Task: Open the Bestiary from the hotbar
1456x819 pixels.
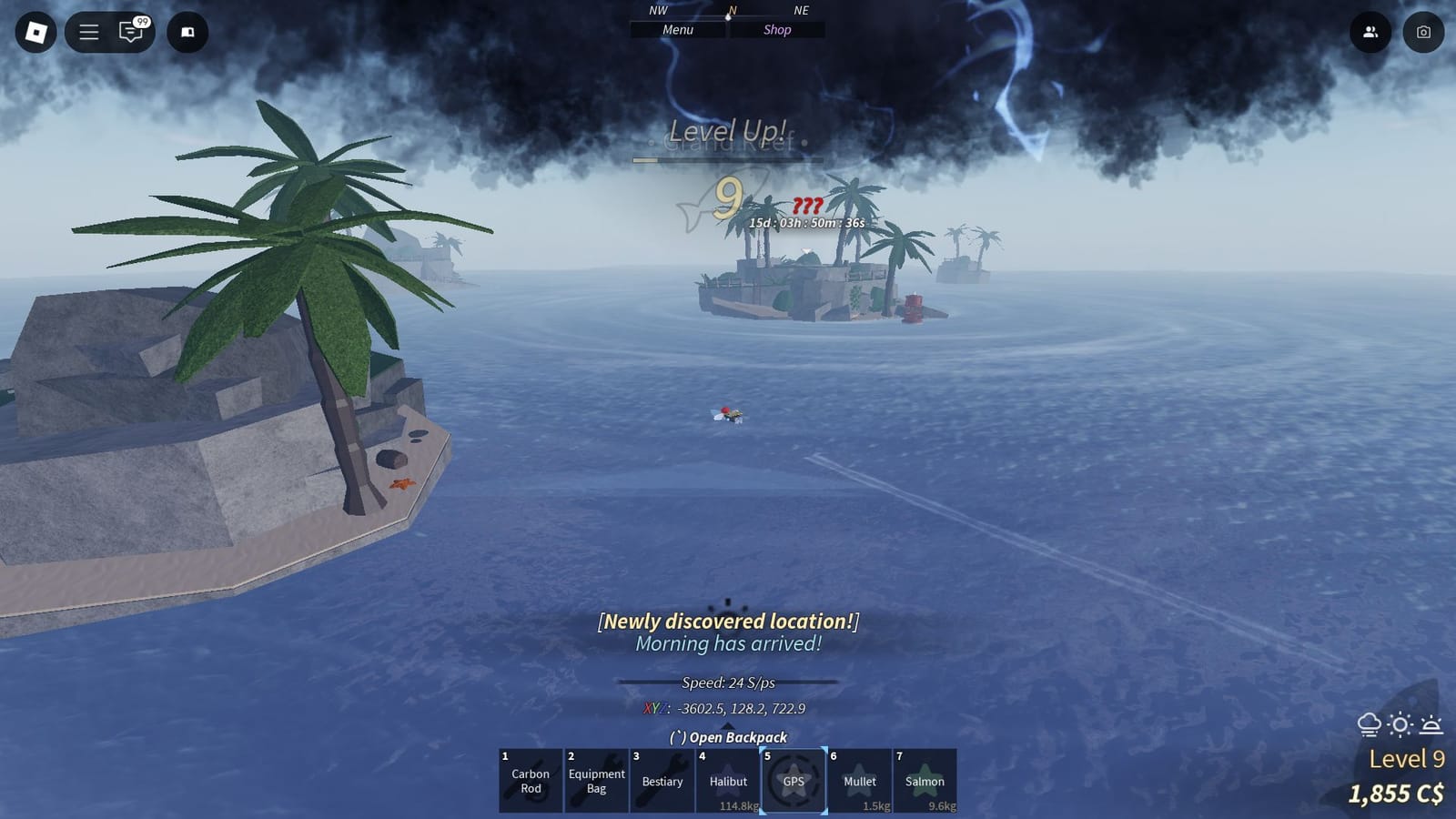Action: click(662, 781)
